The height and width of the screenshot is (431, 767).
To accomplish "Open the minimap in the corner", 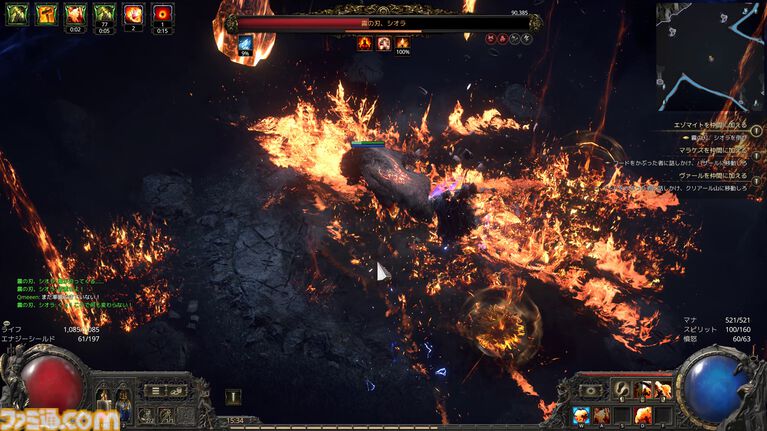I will tap(711, 55).
